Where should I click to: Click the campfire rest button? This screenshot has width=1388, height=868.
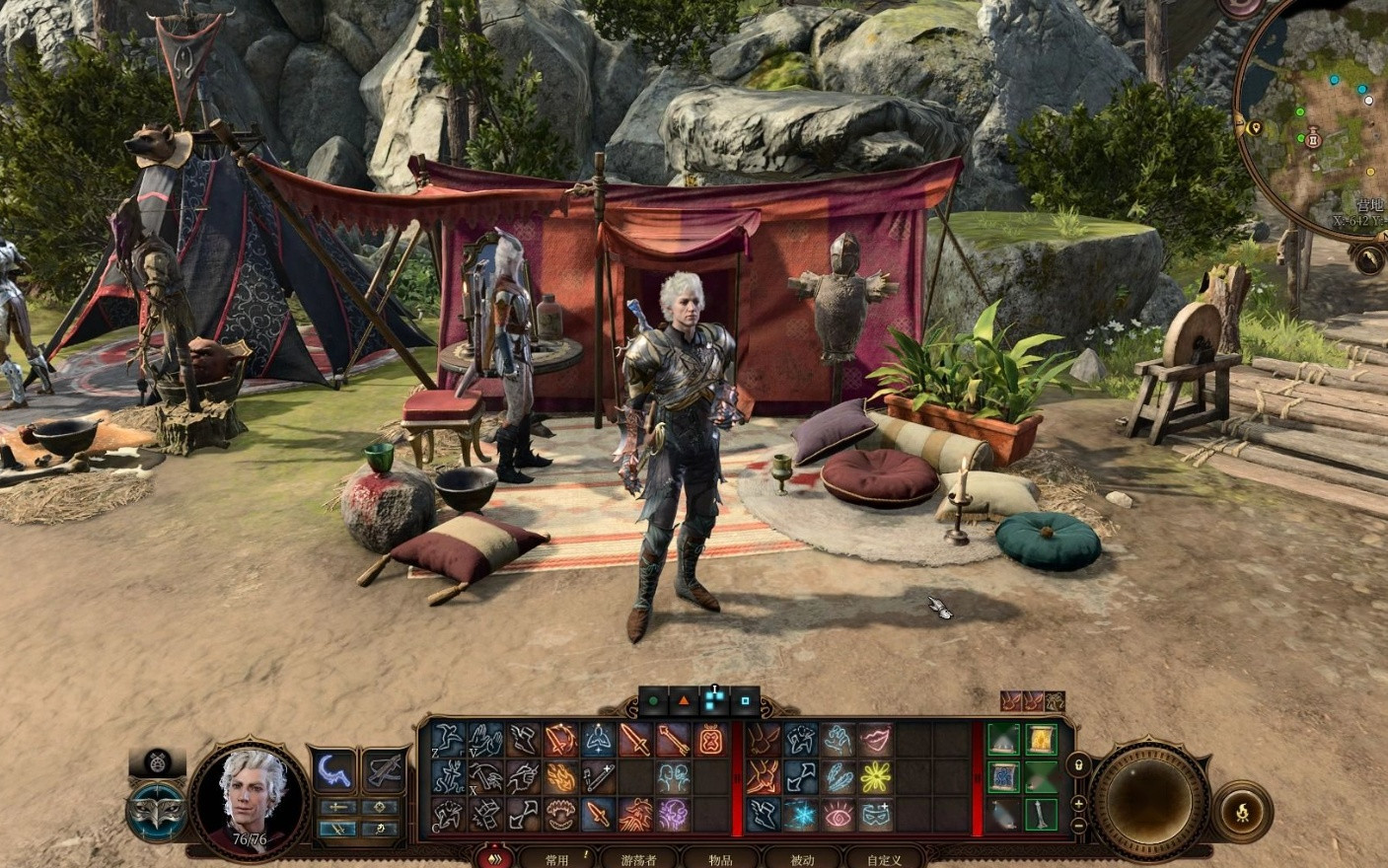[x=1241, y=811]
